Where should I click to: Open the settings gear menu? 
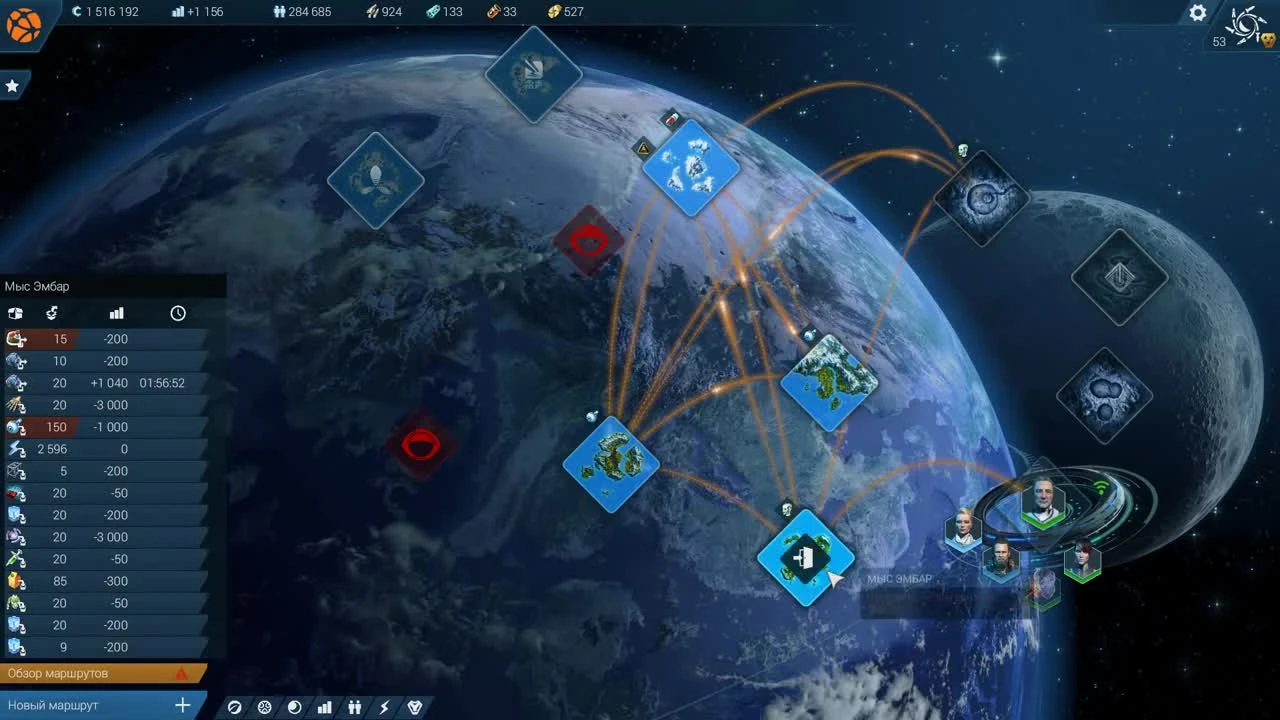(1197, 12)
